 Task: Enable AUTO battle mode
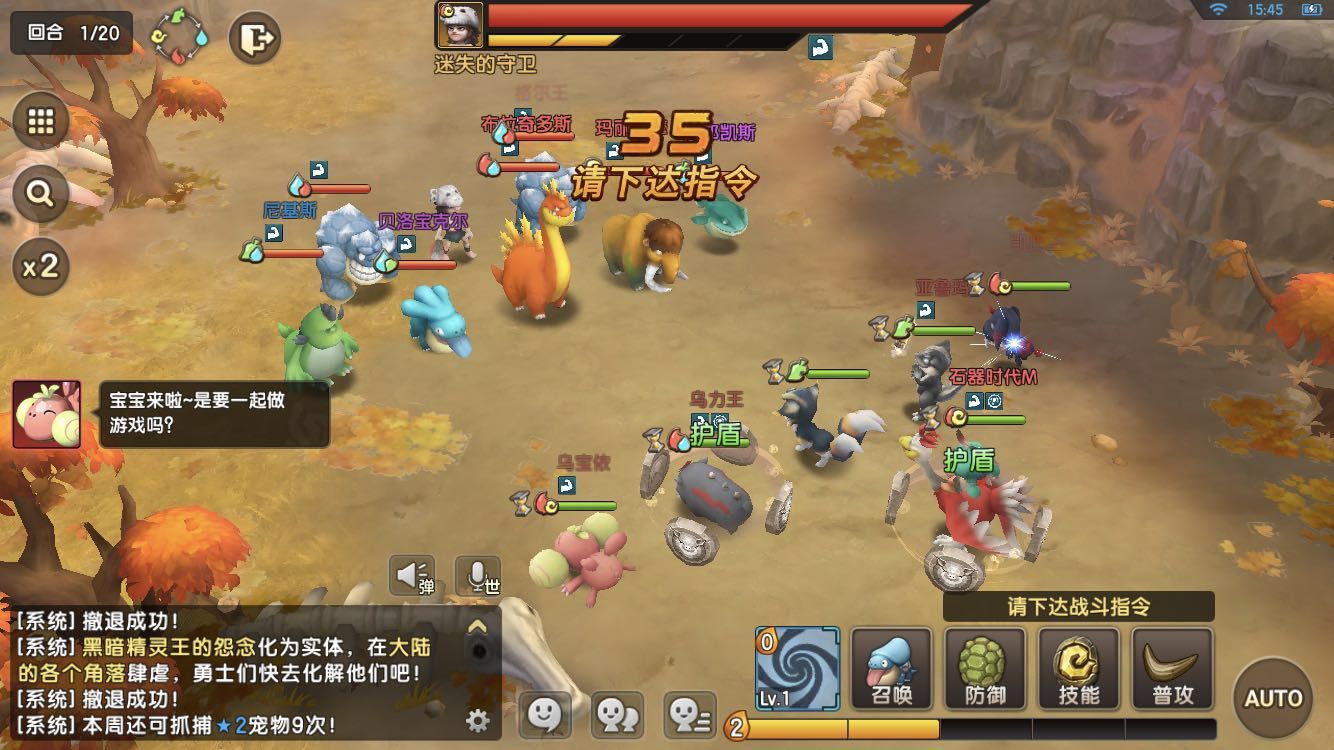(1273, 697)
